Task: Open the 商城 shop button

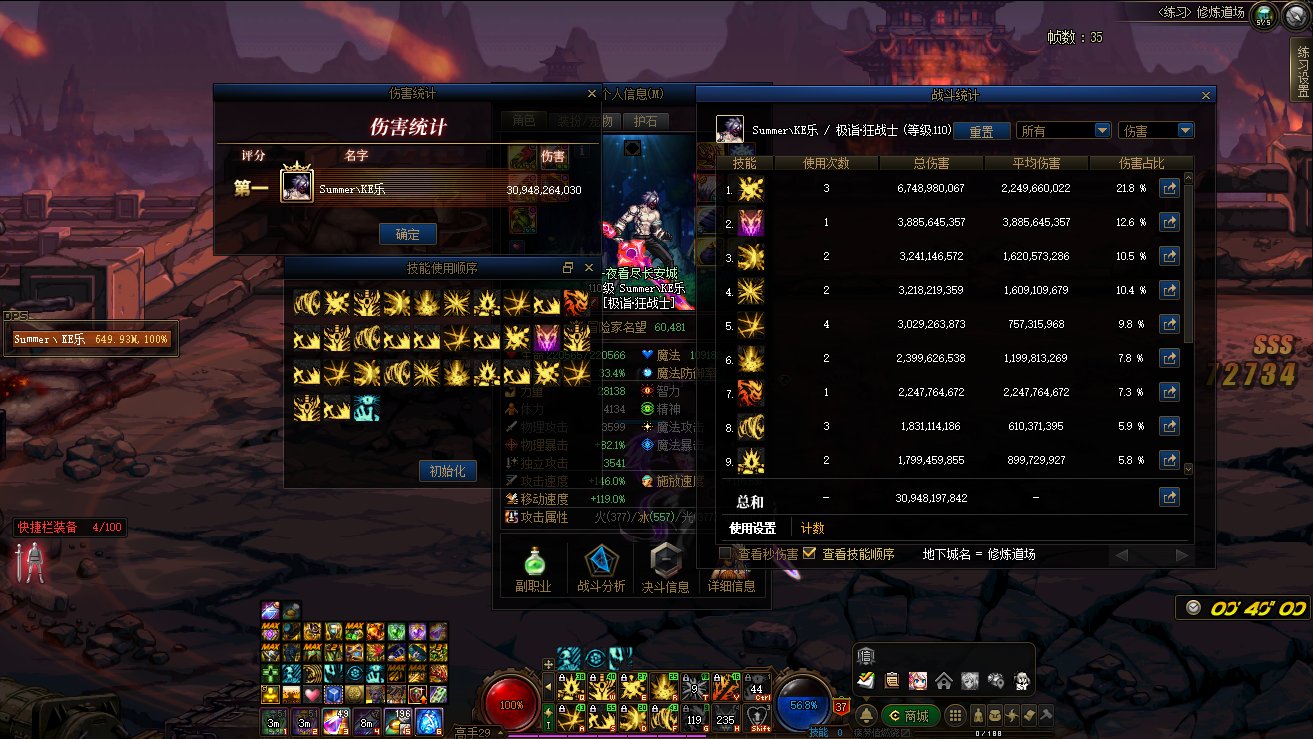Action: point(908,716)
